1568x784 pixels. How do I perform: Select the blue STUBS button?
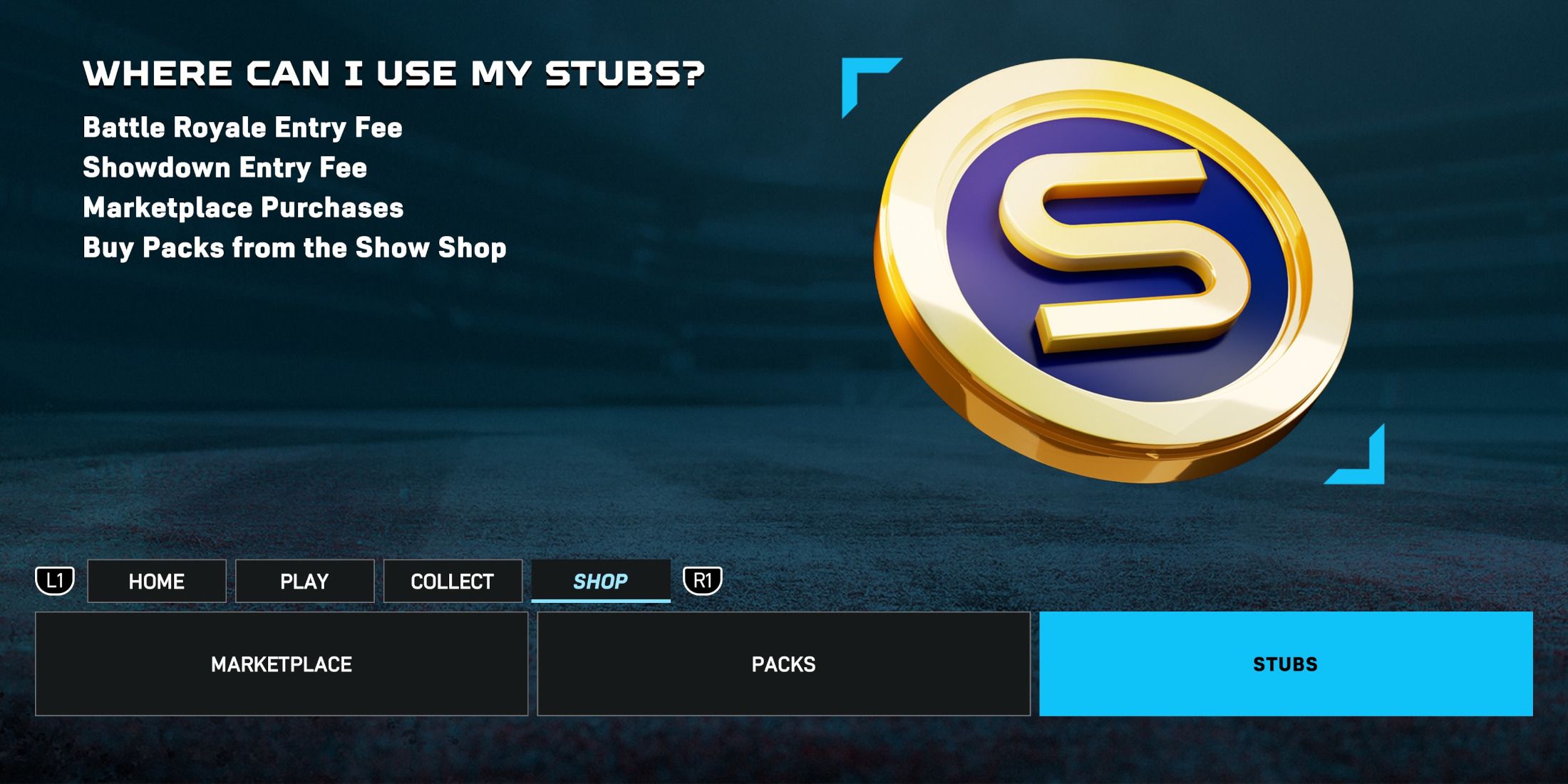pyautogui.click(x=1286, y=664)
